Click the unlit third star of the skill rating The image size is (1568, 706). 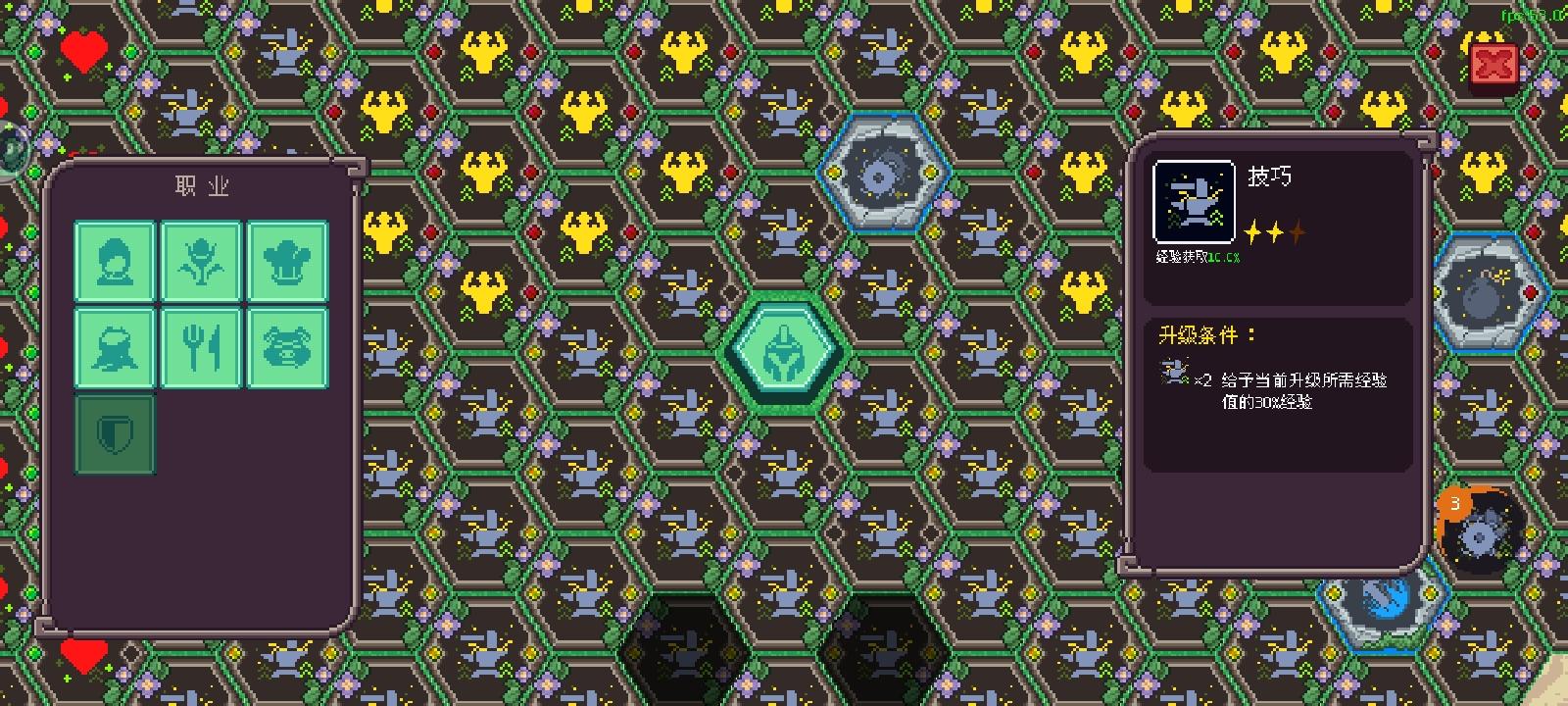(1298, 234)
